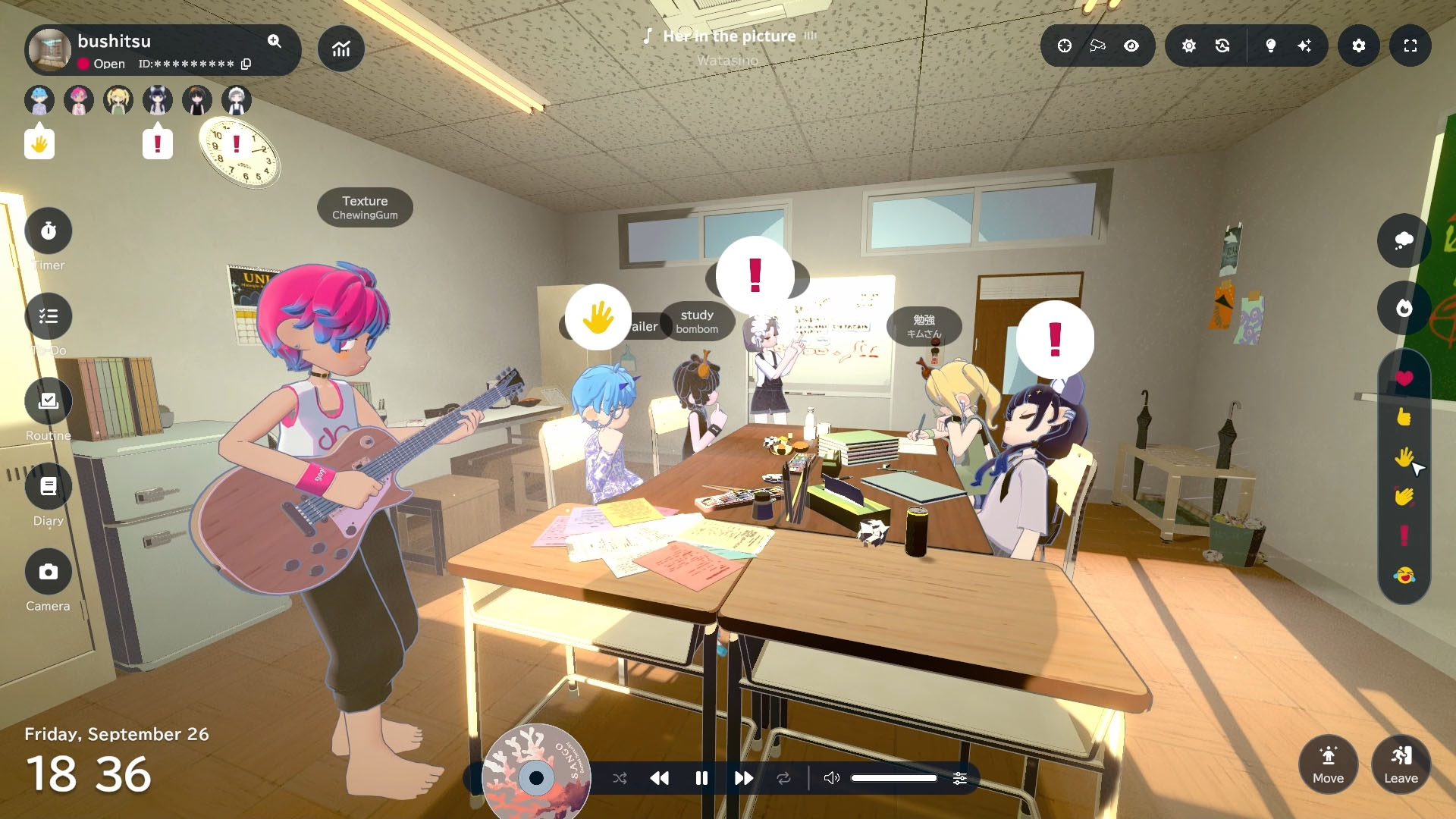Pause the music playback
Screen dimensions: 1456x819
point(701,778)
